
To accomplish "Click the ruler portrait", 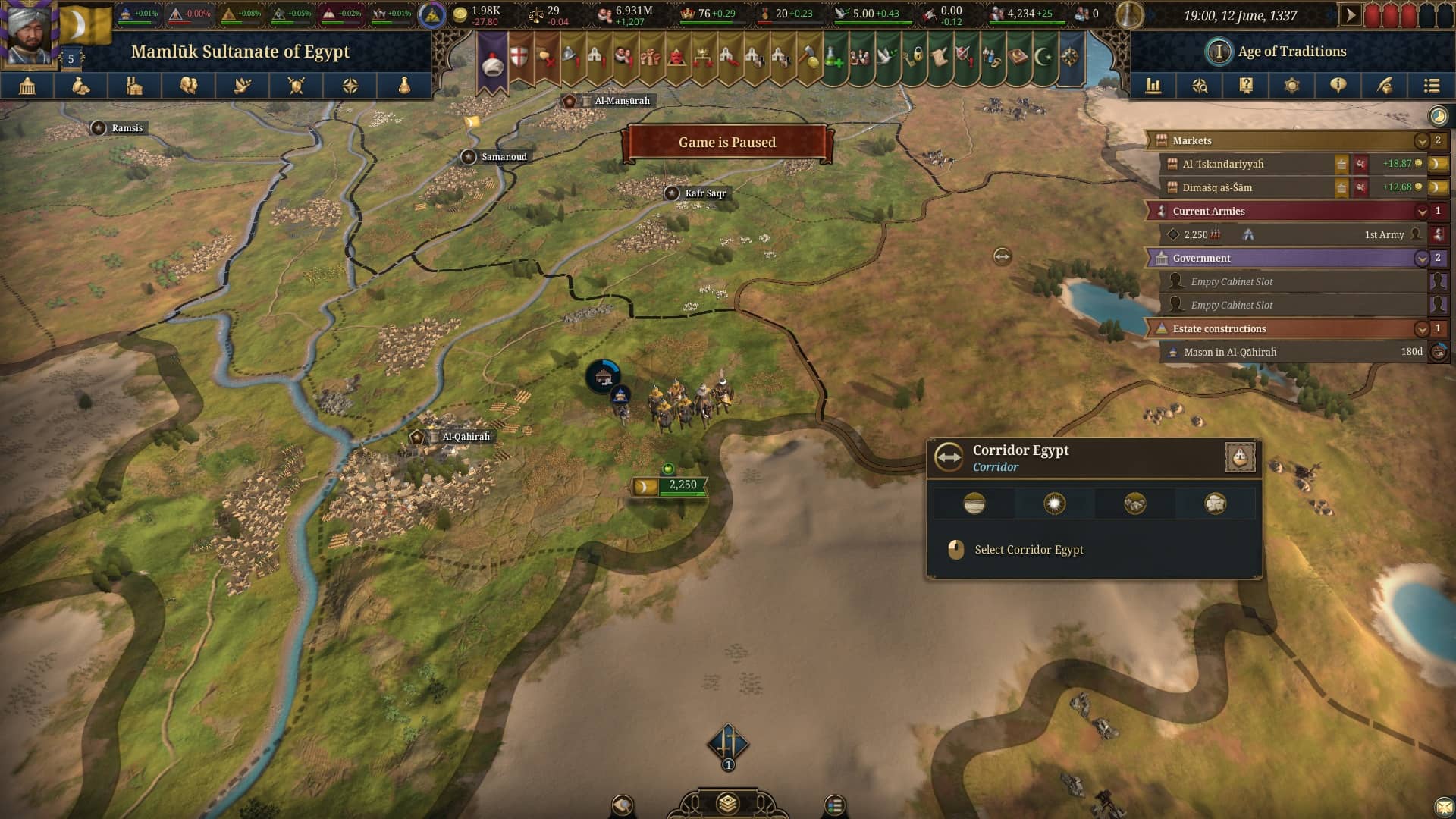I will [29, 32].
